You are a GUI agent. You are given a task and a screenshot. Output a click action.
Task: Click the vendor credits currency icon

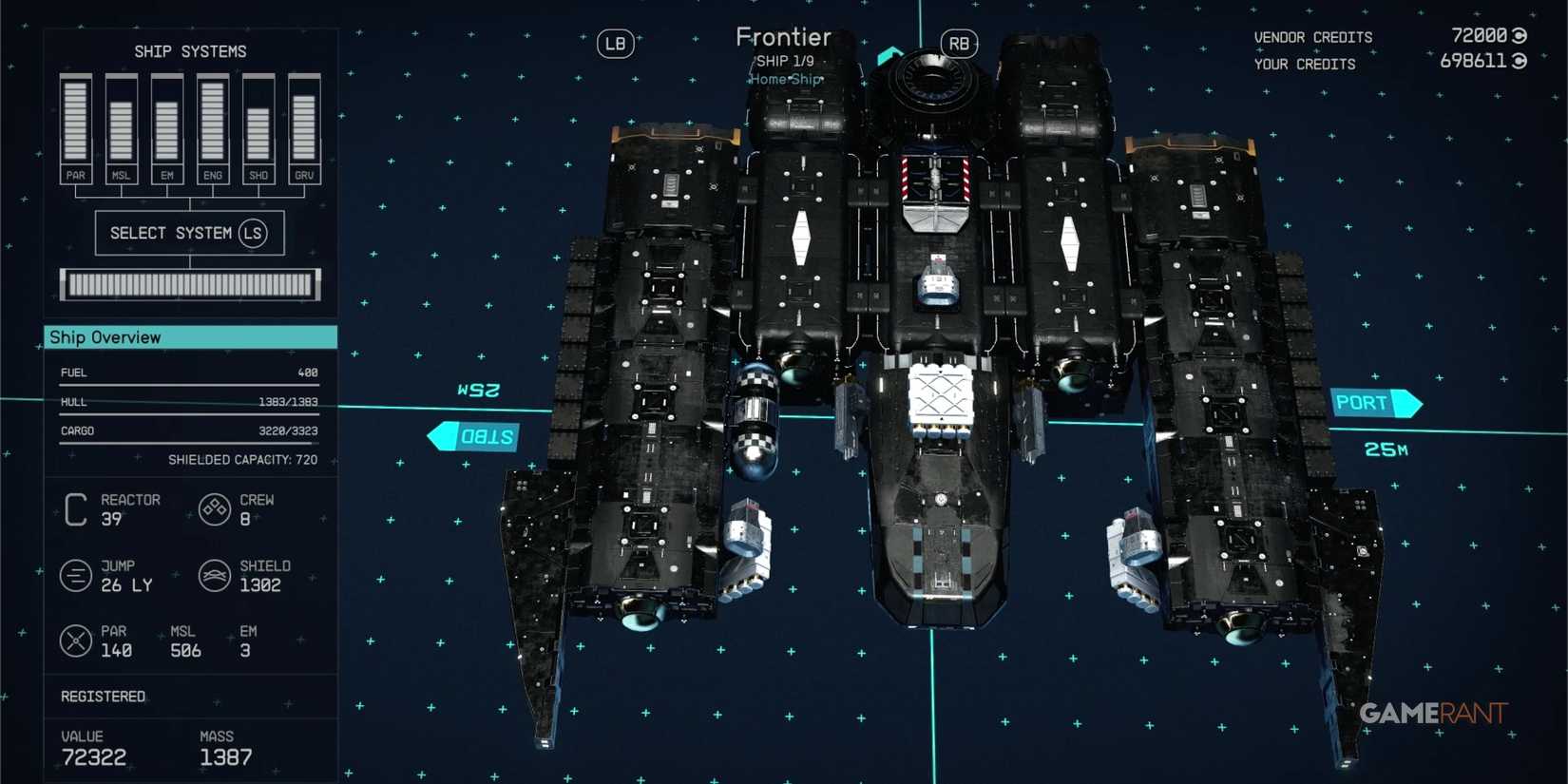[1517, 36]
